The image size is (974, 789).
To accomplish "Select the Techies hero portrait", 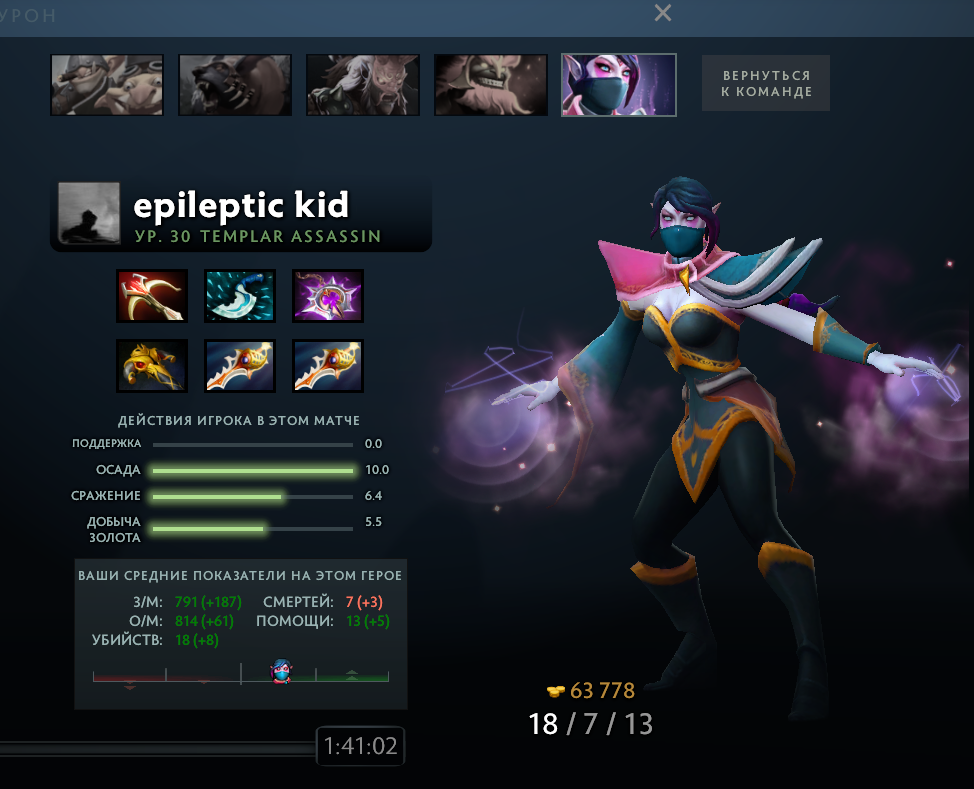I will click(x=107, y=84).
